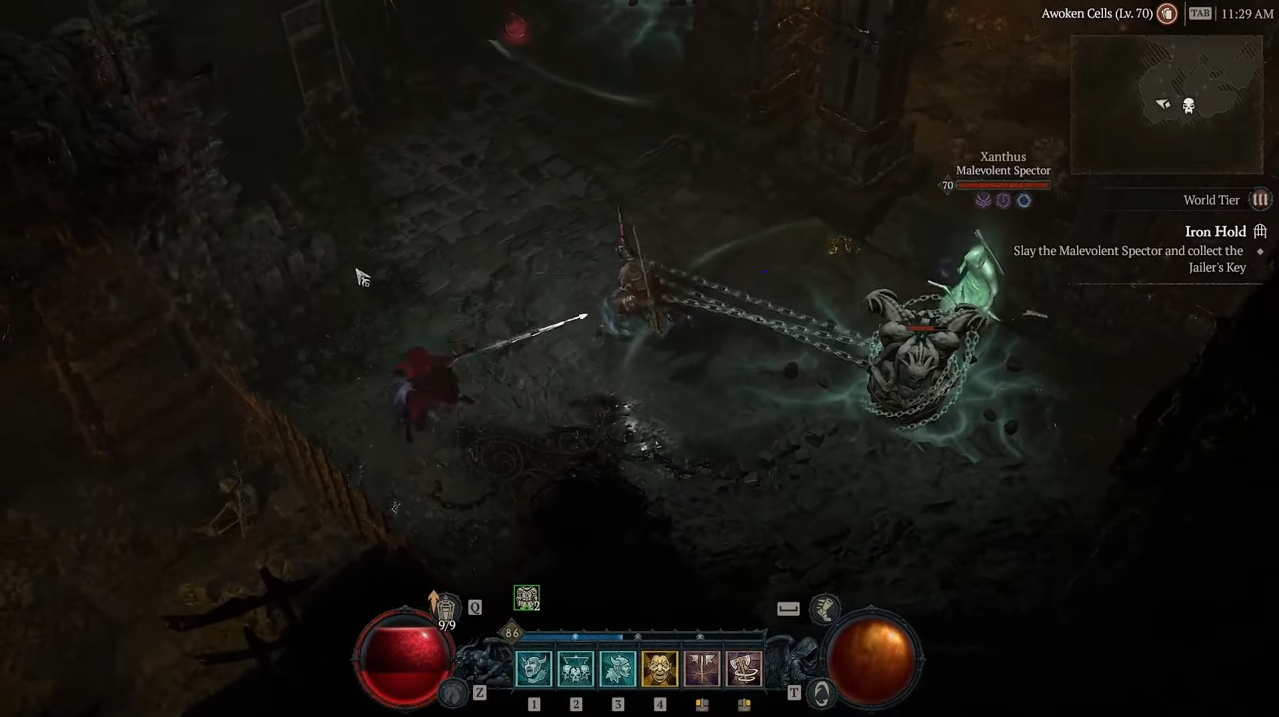1279x717 pixels.
Task: Click the skull boss marker on minimap
Action: 1189,106
